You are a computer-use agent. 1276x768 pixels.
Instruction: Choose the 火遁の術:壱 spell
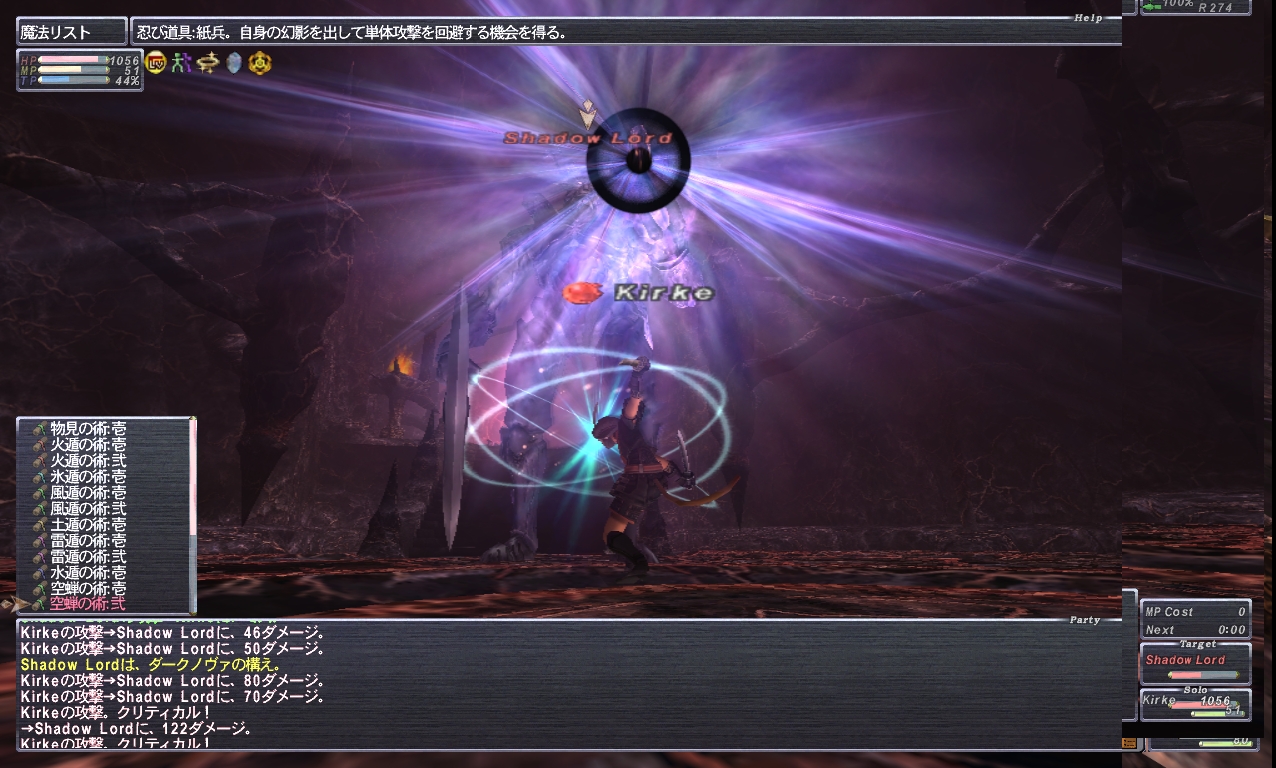coord(88,445)
